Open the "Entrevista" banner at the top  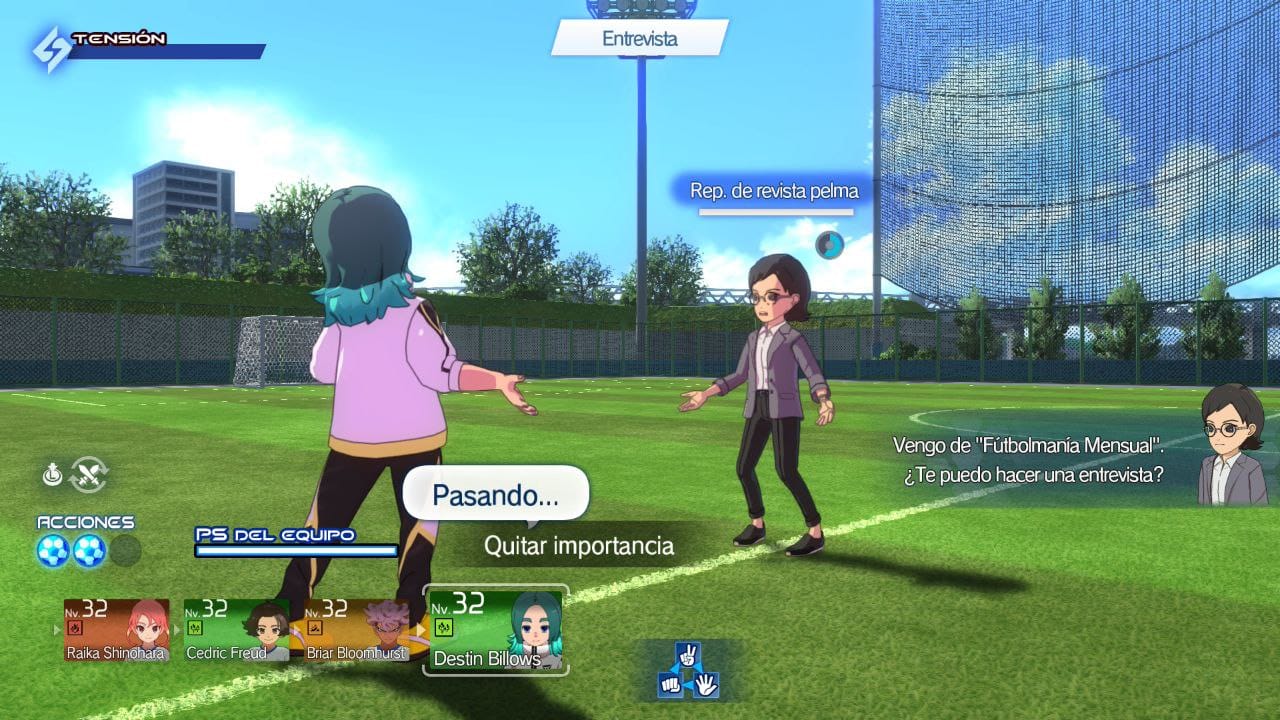point(640,39)
